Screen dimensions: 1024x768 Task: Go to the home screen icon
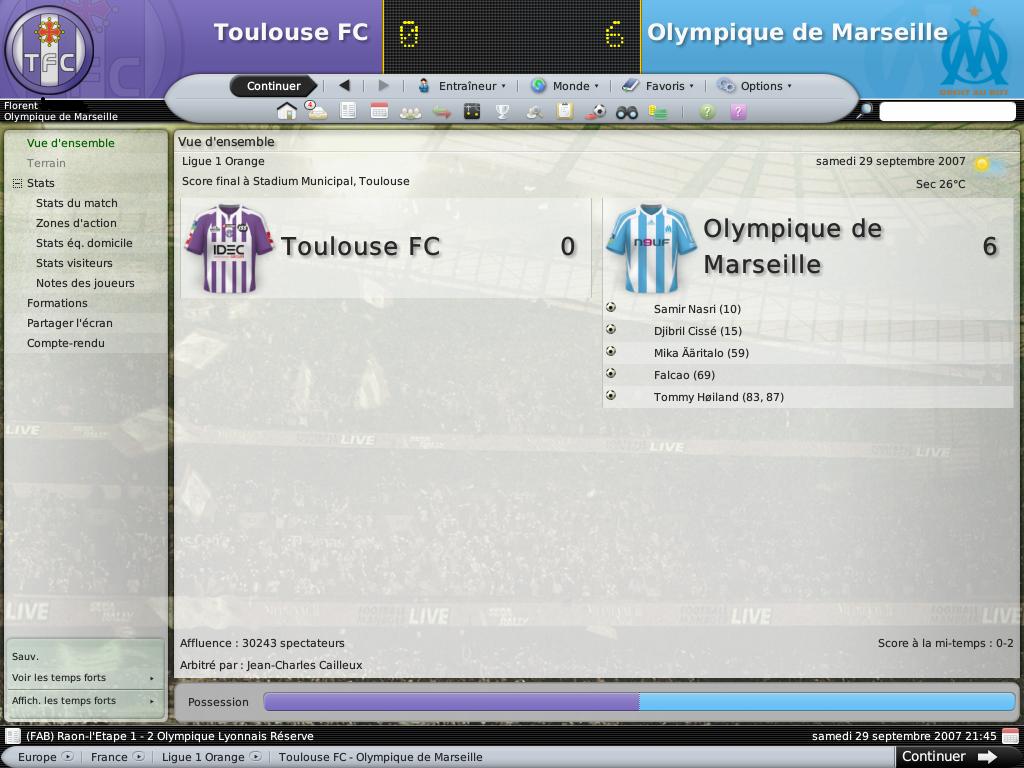coord(287,111)
